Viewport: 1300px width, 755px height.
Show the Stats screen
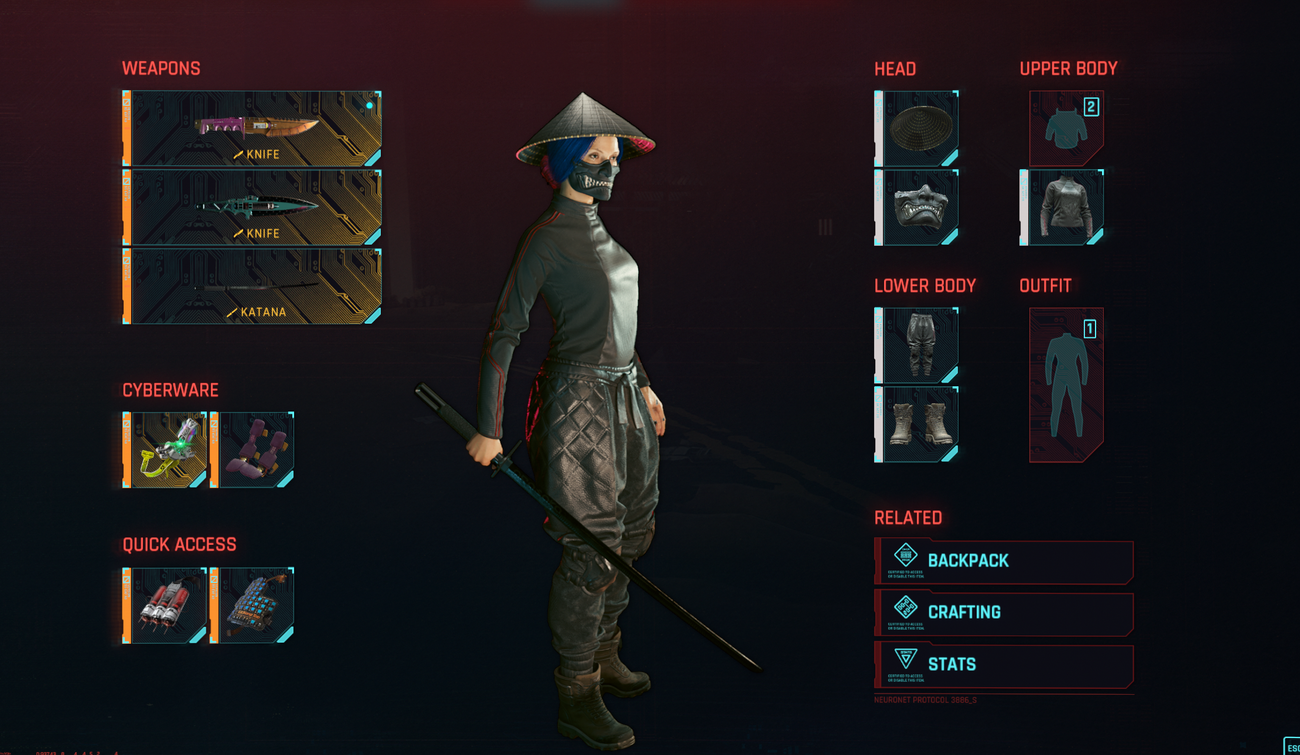coord(1005,665)
